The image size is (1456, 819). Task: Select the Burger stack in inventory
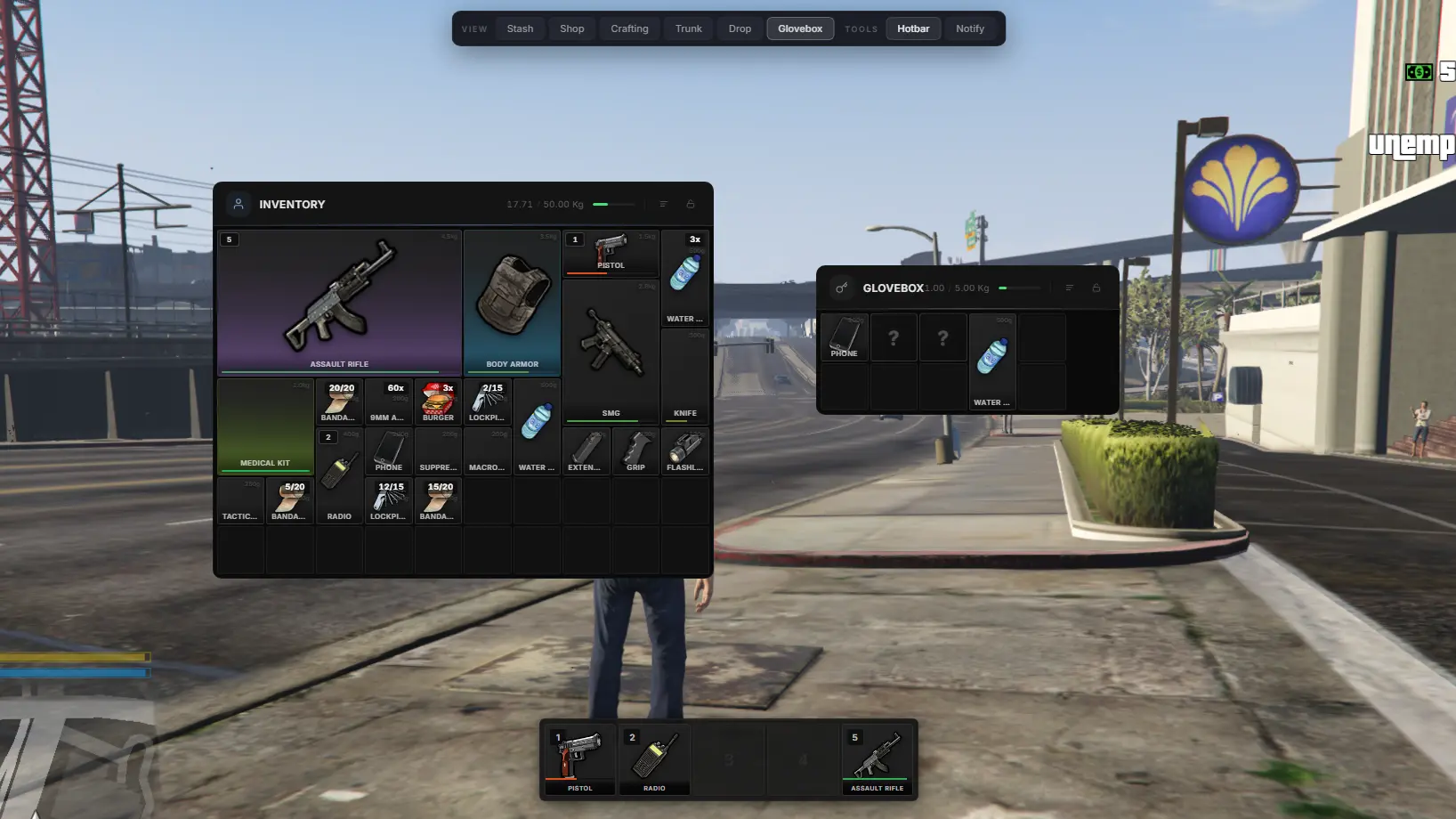[438, 401]
